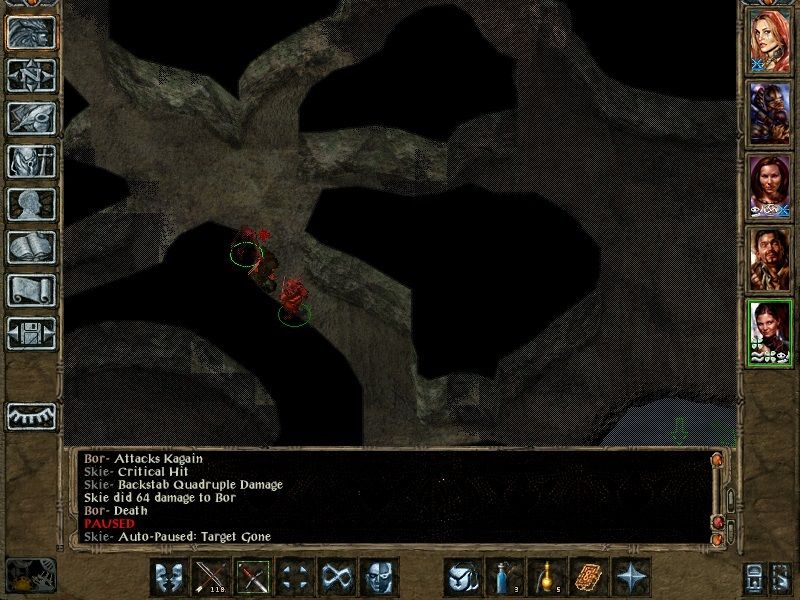Choose the sword weapon quick slot
This screenshot has width=800, height=600.
pos(253,578)
